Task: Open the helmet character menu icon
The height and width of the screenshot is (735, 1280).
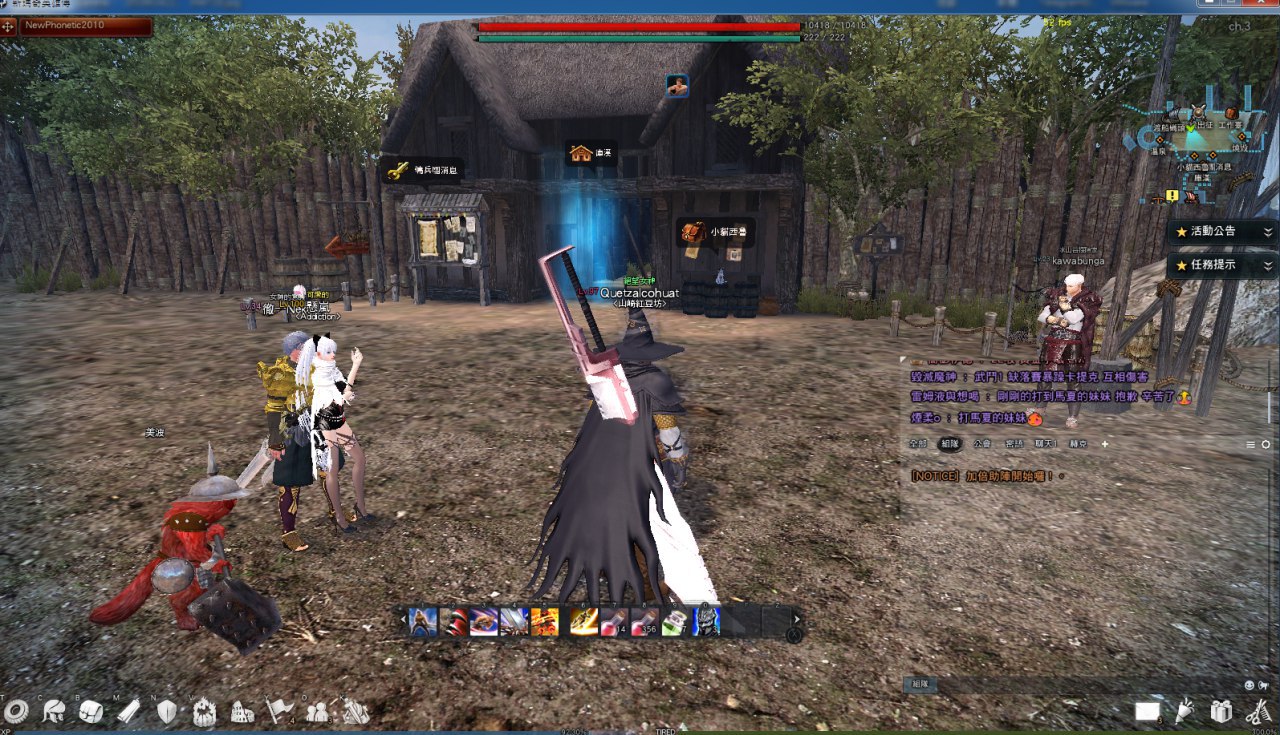Action: (x=54, y=711)
